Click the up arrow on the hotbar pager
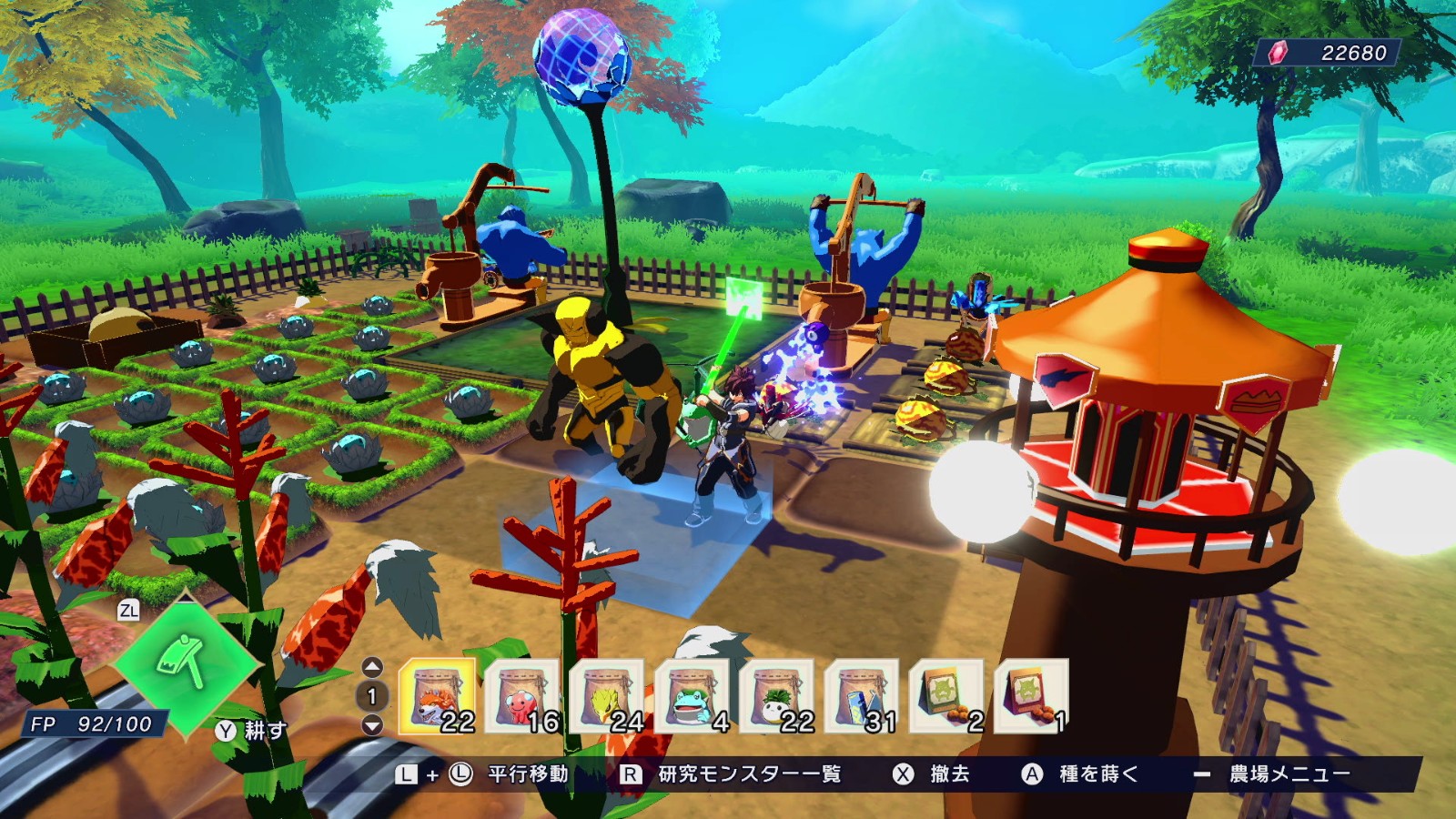This screenshot has width=1456, height=819. 371,666
